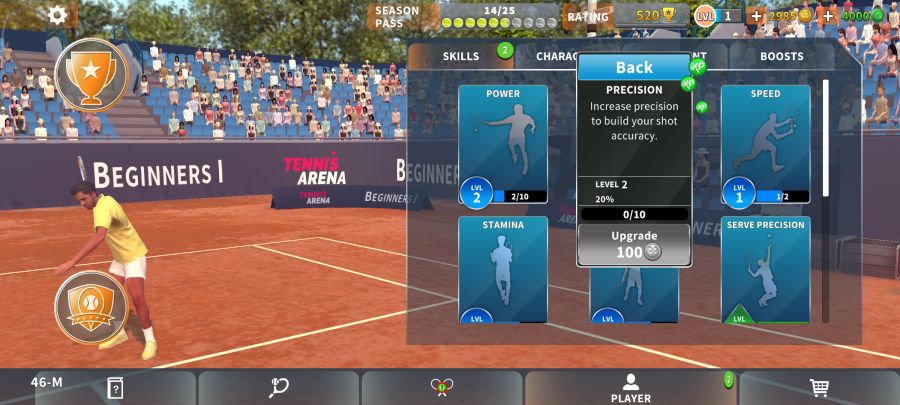Image resolution: width=900 pixels, height=405 pixels.
Task: Click the skills panel scrollbar
Action: click(825, 140)
